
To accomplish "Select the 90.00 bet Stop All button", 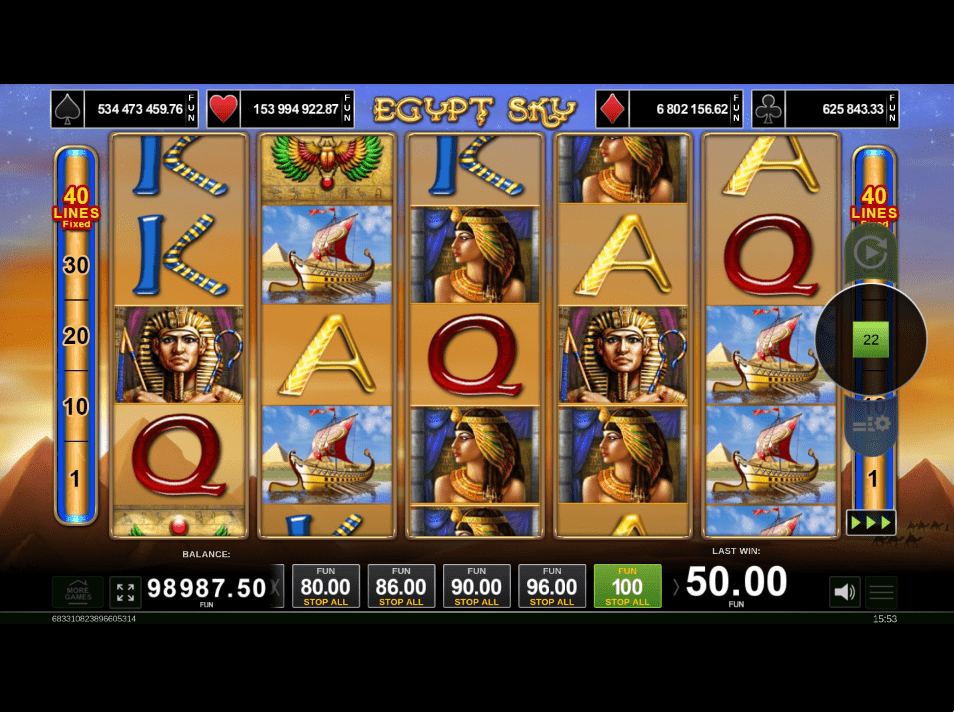I will pyautogui.click(x=477, y=587).
